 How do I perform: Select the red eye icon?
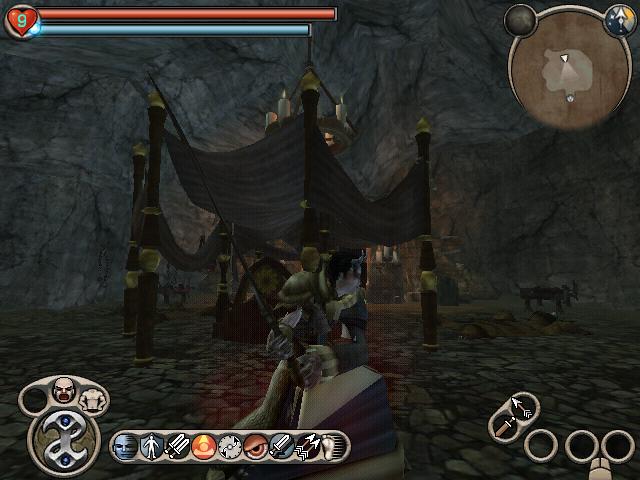pyautogui.click(x=256, y=446)
